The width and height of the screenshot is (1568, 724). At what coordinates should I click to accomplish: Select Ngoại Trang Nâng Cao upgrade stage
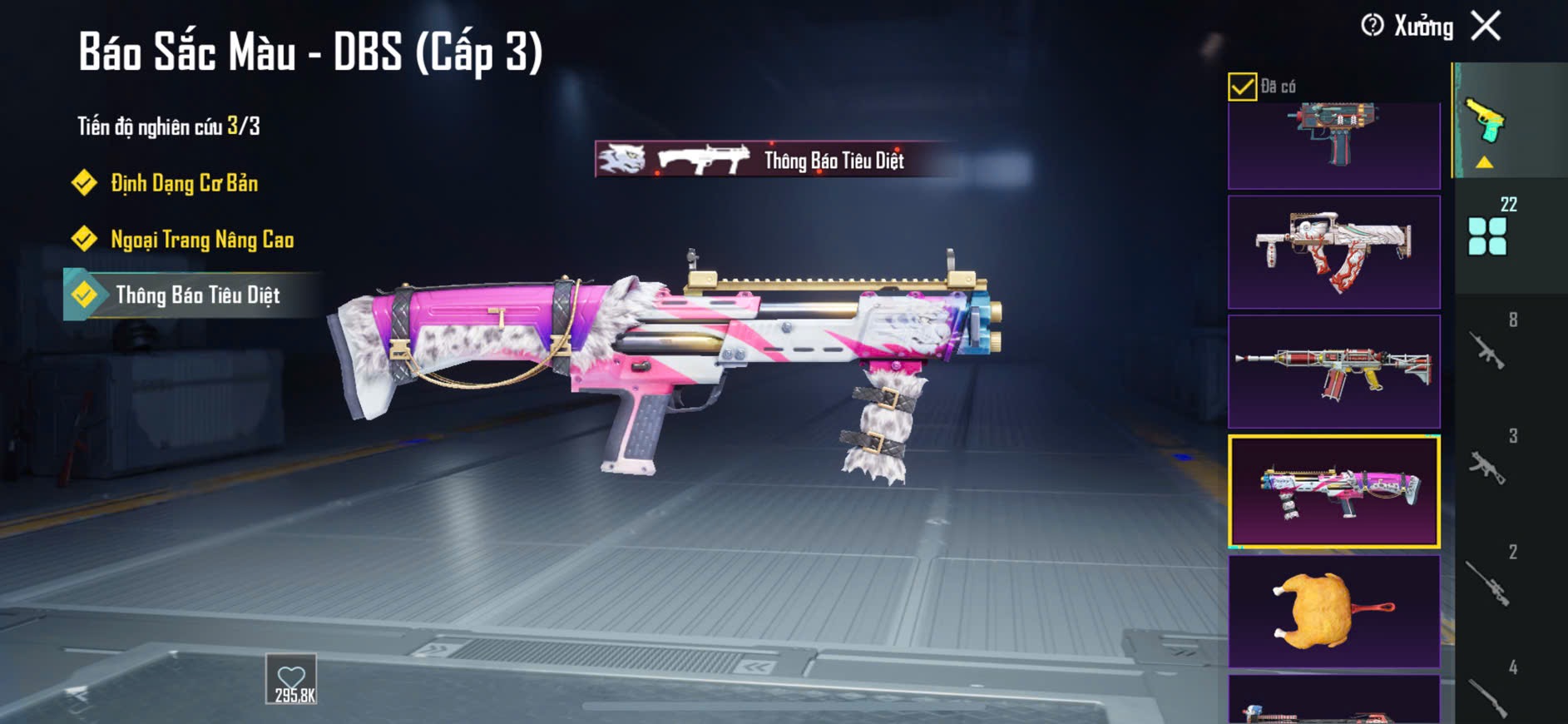(x=201, y=240)
